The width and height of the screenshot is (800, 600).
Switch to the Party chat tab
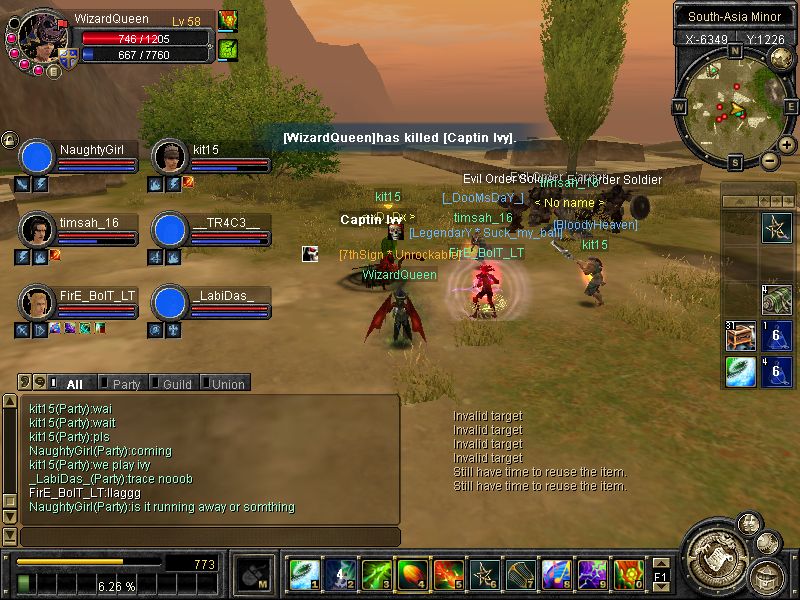[124, 383]
